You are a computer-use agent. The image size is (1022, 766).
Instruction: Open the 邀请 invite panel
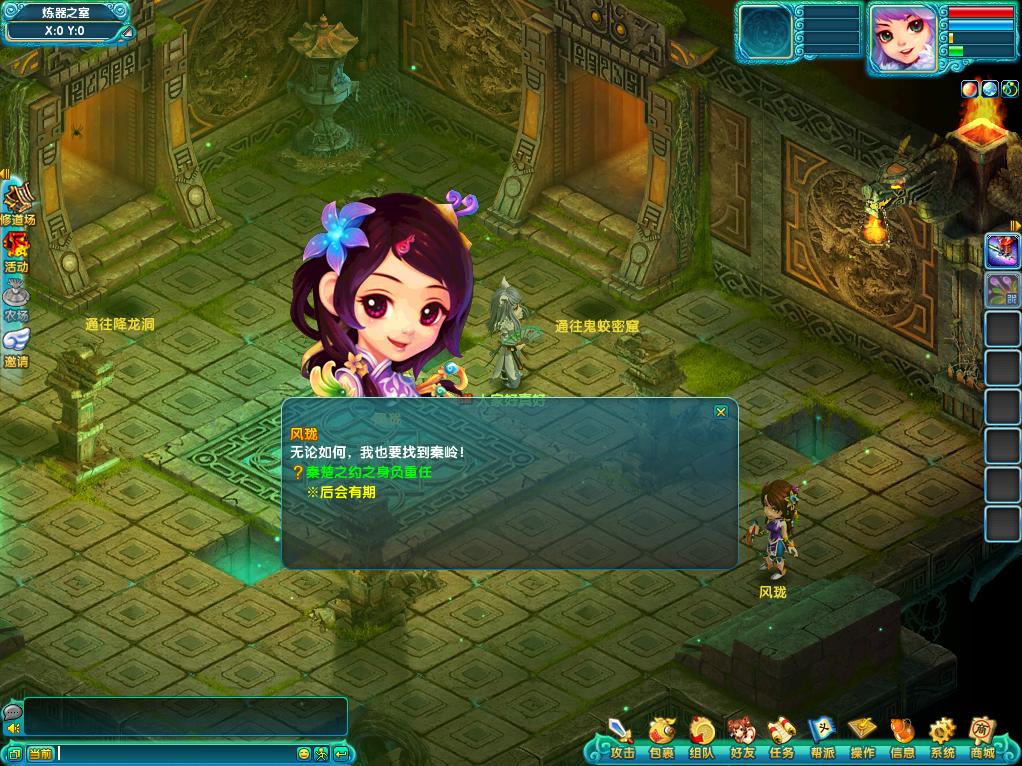point(16,345)
